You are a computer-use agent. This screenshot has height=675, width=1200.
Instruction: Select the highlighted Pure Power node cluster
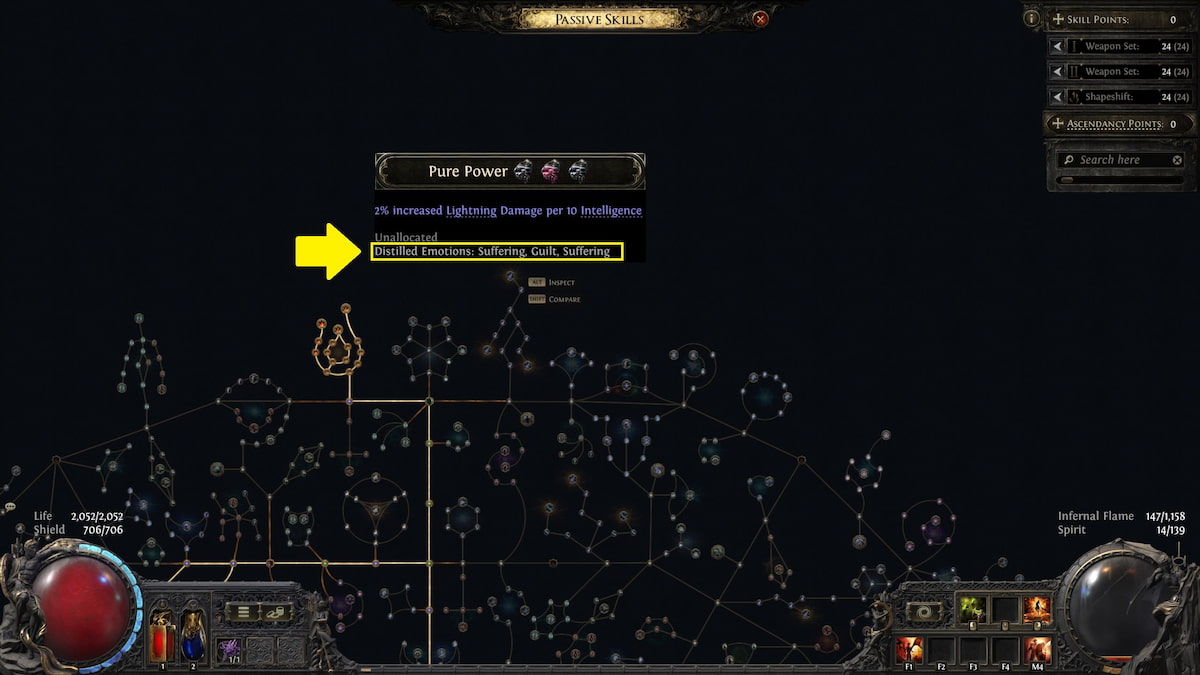[x=338, y=345]
